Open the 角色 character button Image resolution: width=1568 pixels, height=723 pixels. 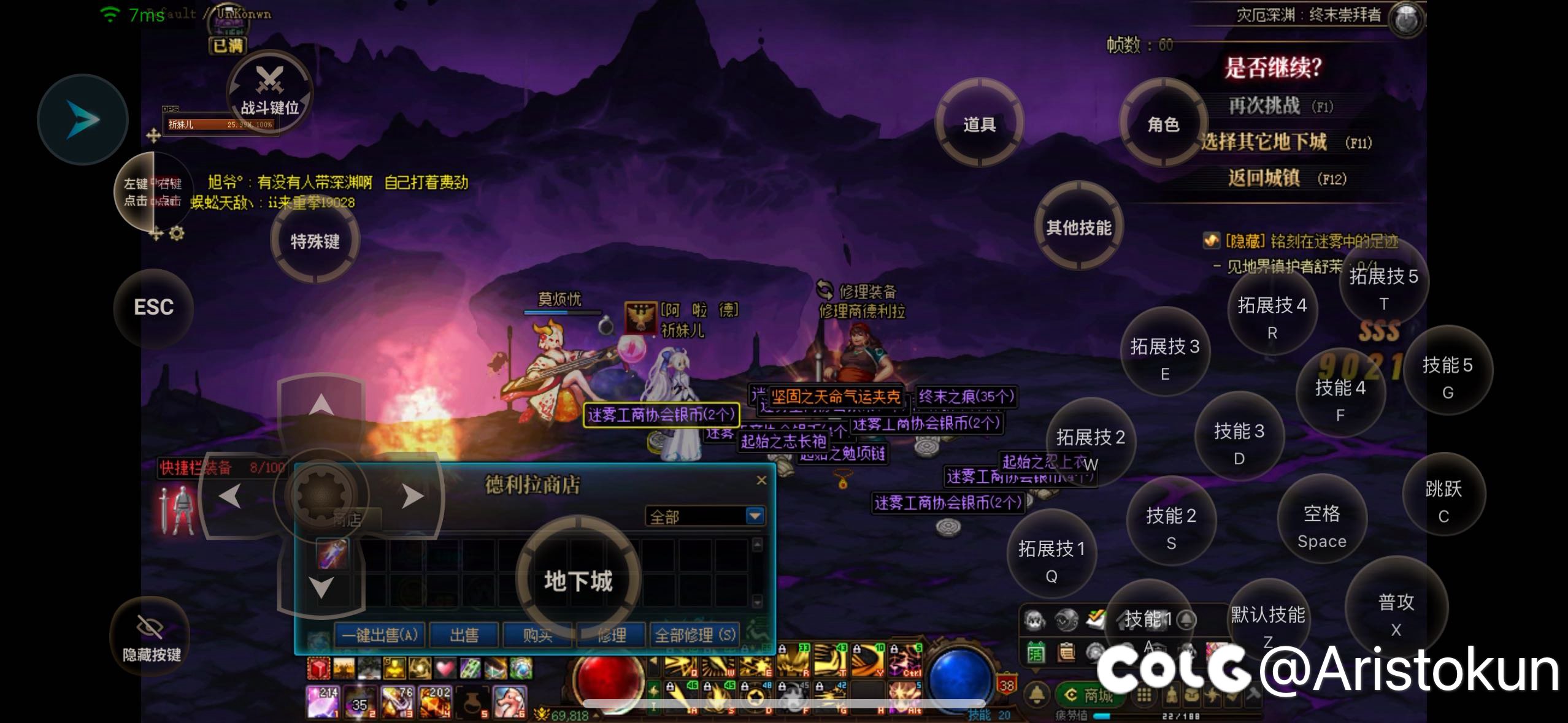pyautogui.click(x=1163, y=124)
